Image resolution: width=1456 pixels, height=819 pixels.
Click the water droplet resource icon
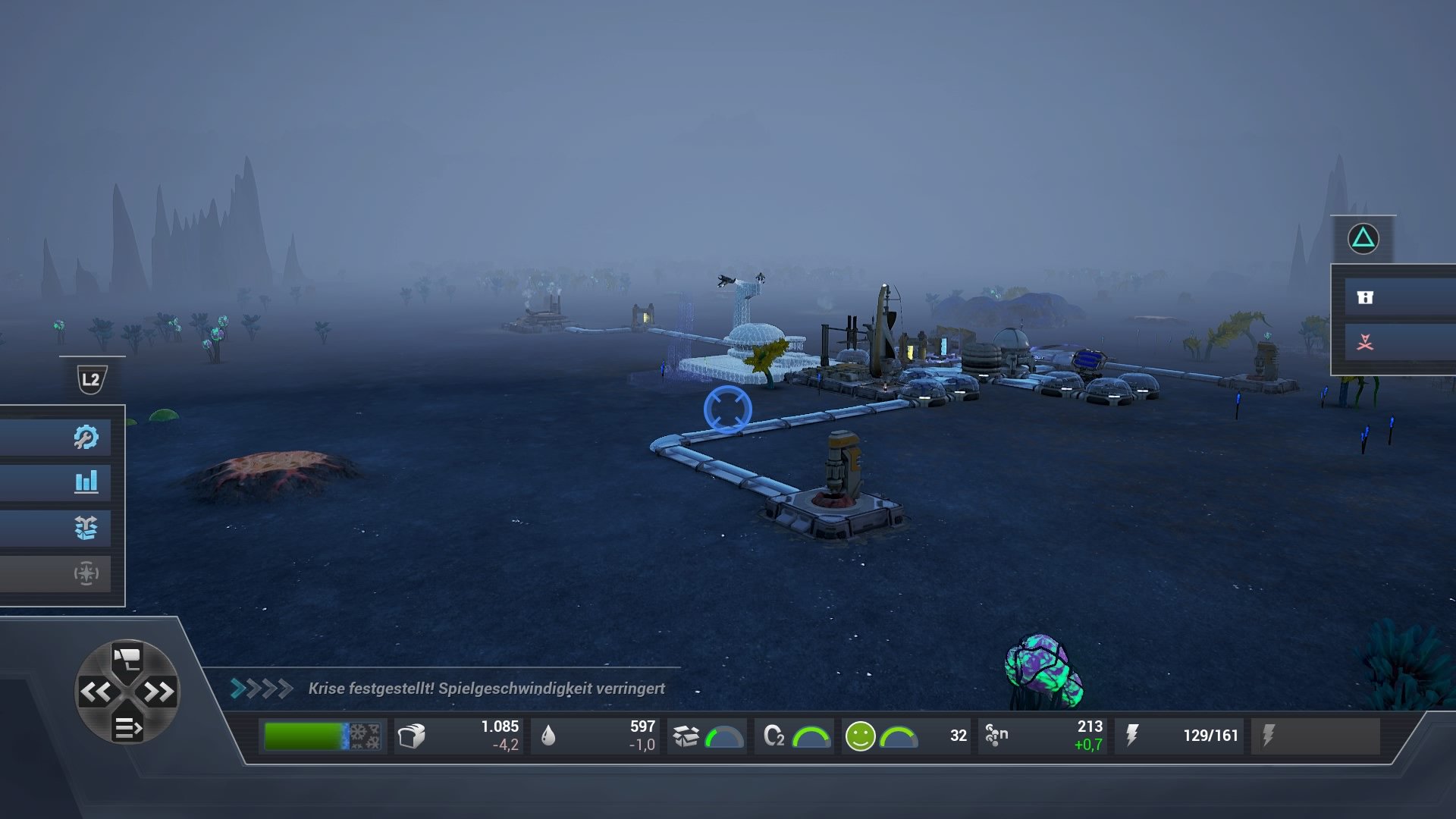(x=549, y=734)
